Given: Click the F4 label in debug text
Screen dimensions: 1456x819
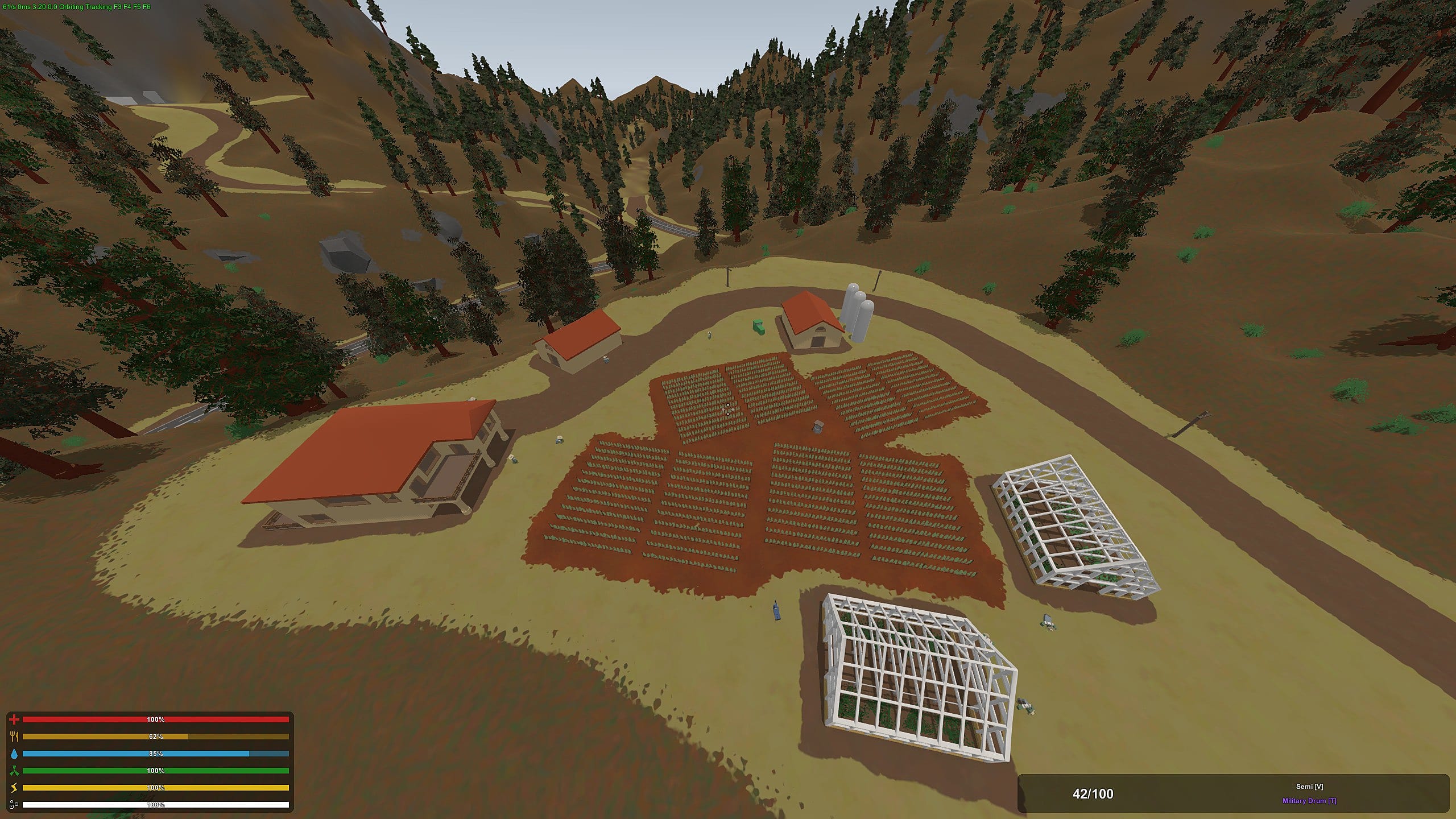Looking at the screenshot, I should tap(126, 6).
